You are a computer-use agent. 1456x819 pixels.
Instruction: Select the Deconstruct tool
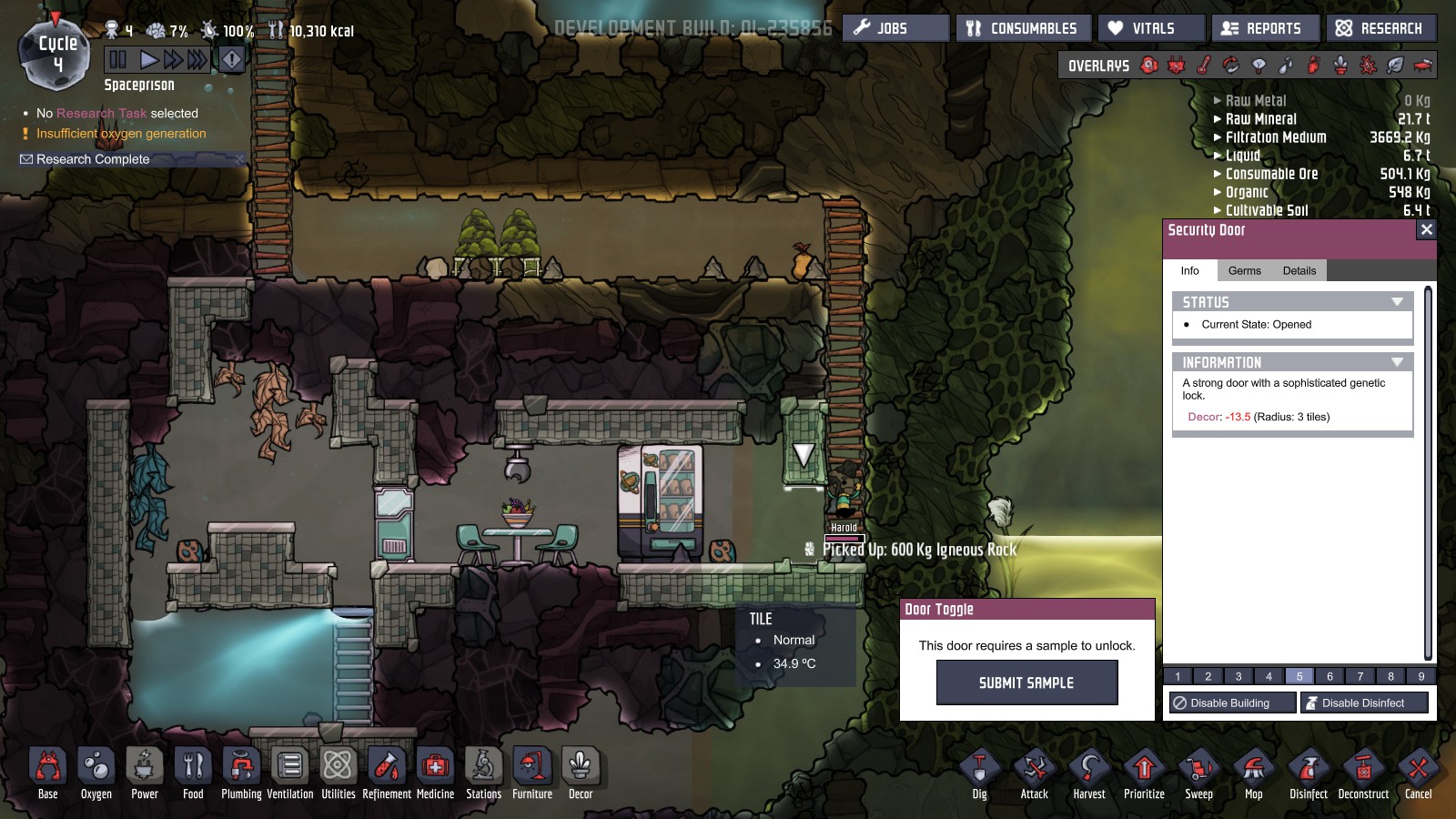1363,769
